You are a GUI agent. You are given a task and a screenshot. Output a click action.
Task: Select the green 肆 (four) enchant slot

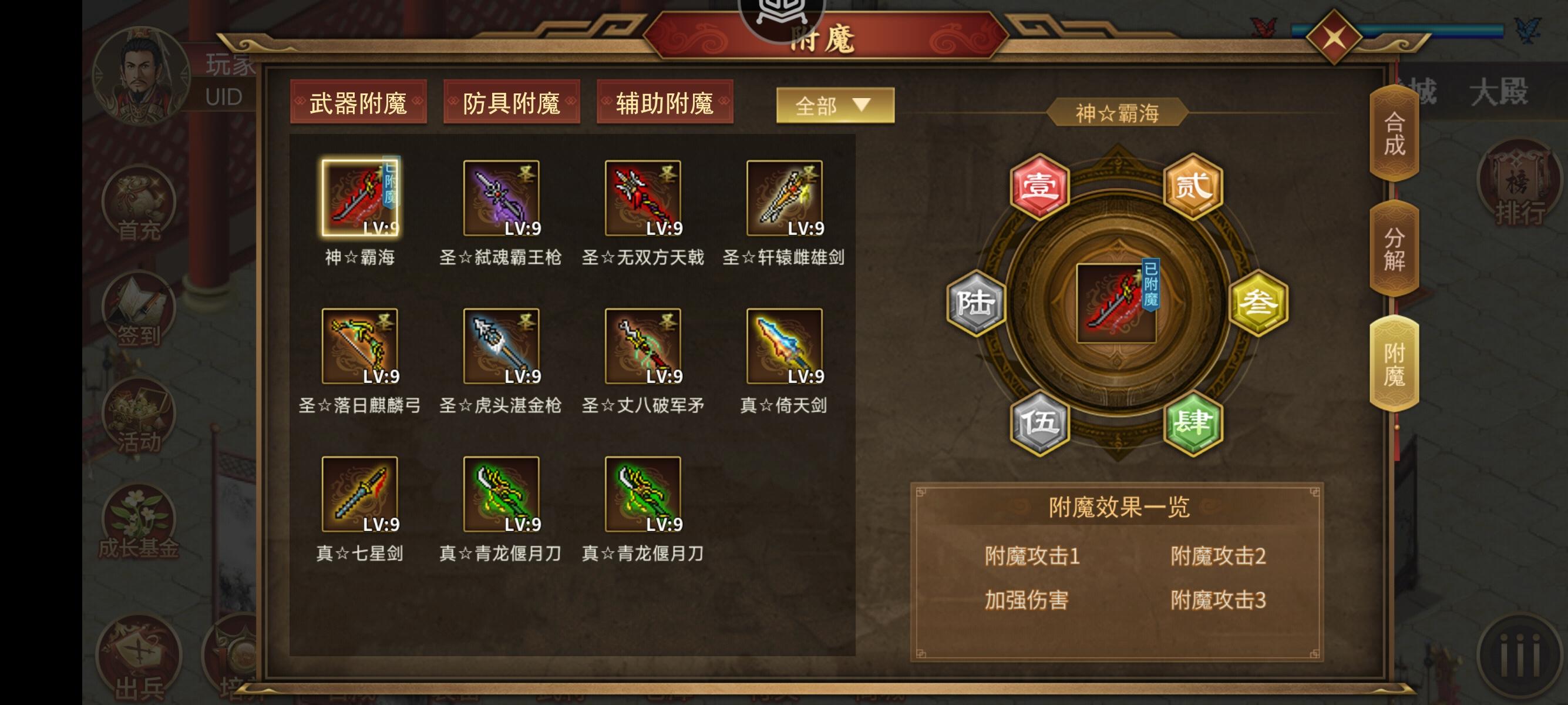[x=1194, y=422]
